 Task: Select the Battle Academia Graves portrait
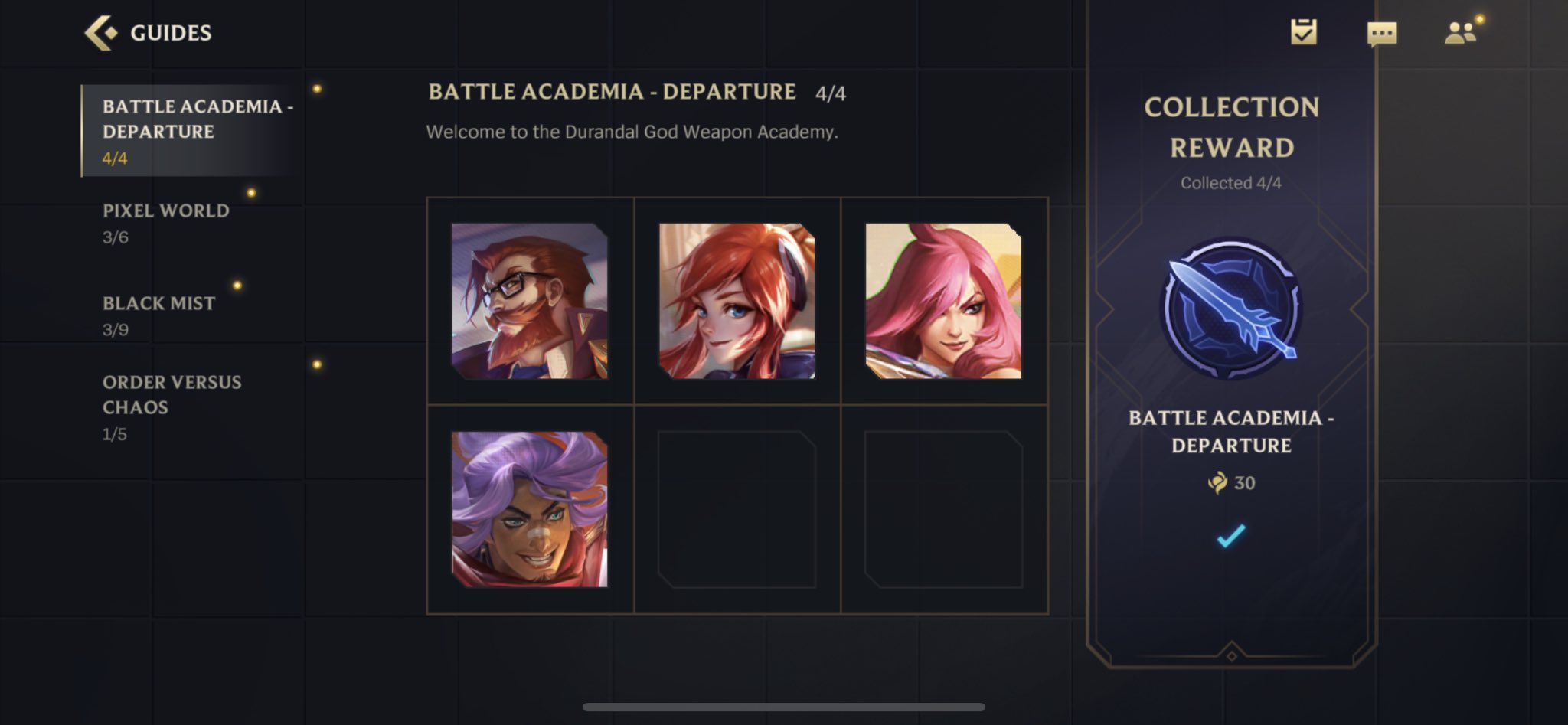(531, 300)
